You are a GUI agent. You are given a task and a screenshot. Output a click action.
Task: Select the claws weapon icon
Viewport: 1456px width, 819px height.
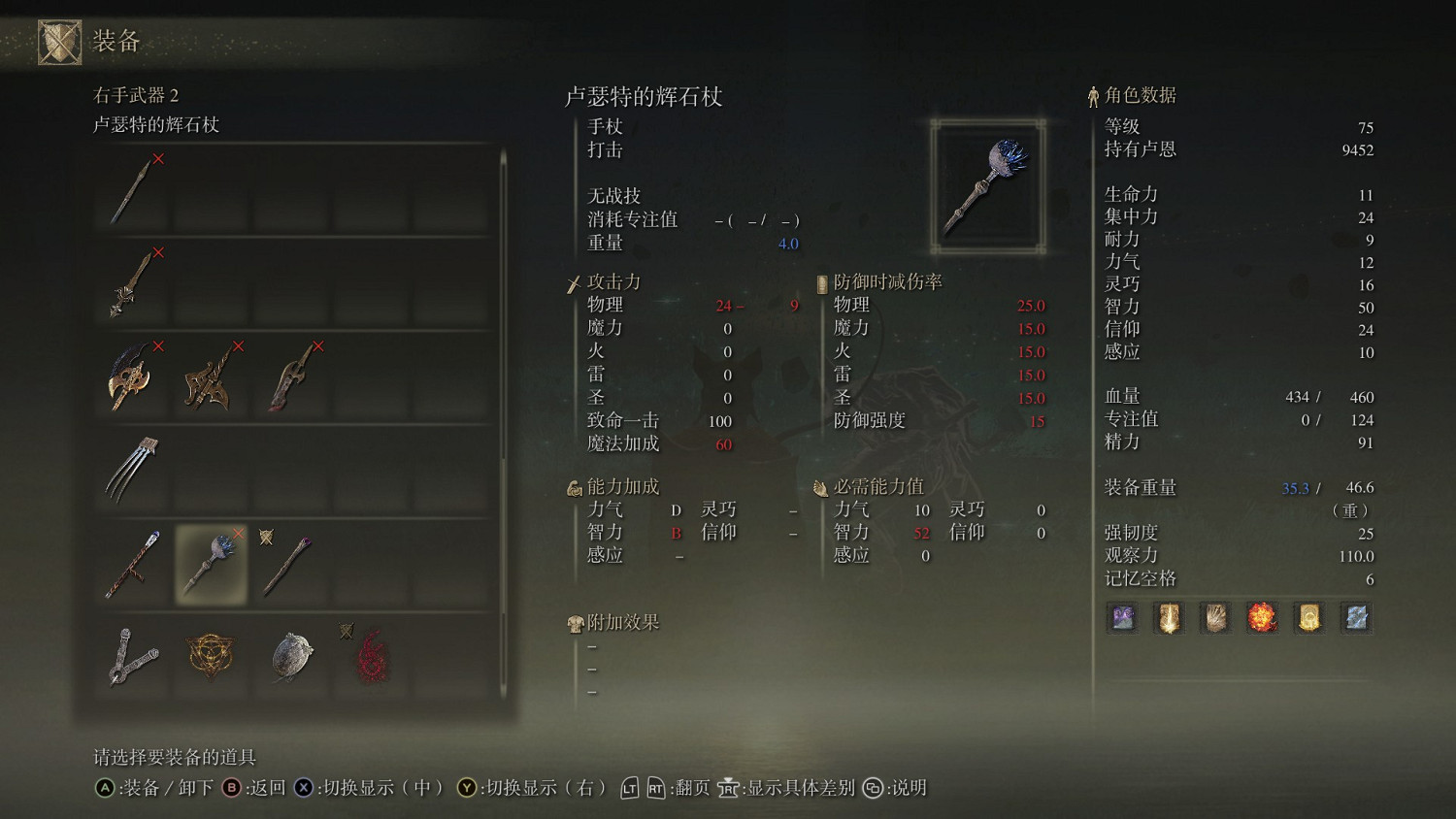[131, 469]
